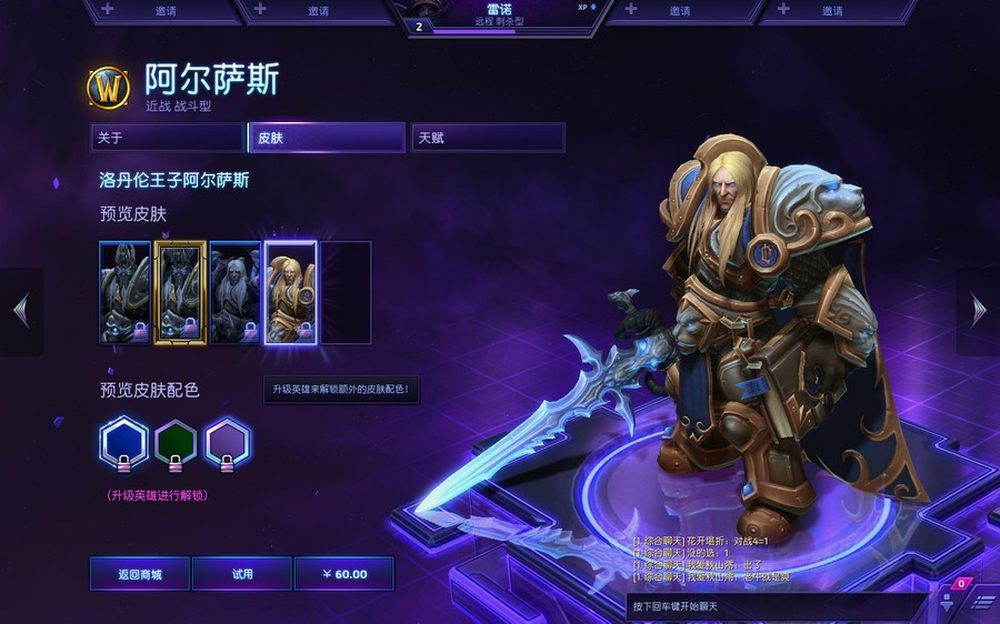Open the 皮肤 (Skins) tab
The image size is (1000, 624).
326,138
